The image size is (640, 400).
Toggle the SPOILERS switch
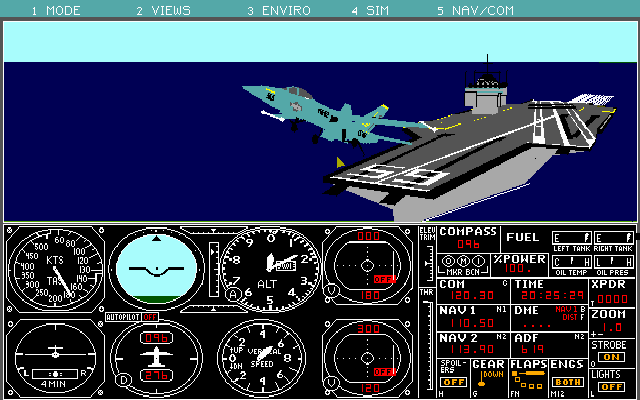453,381
